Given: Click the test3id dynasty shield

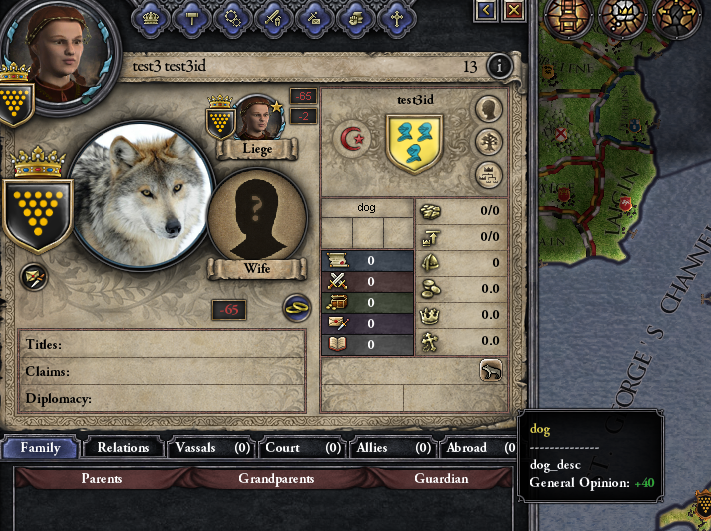Looking at the screenshot, I should (414, 142).
